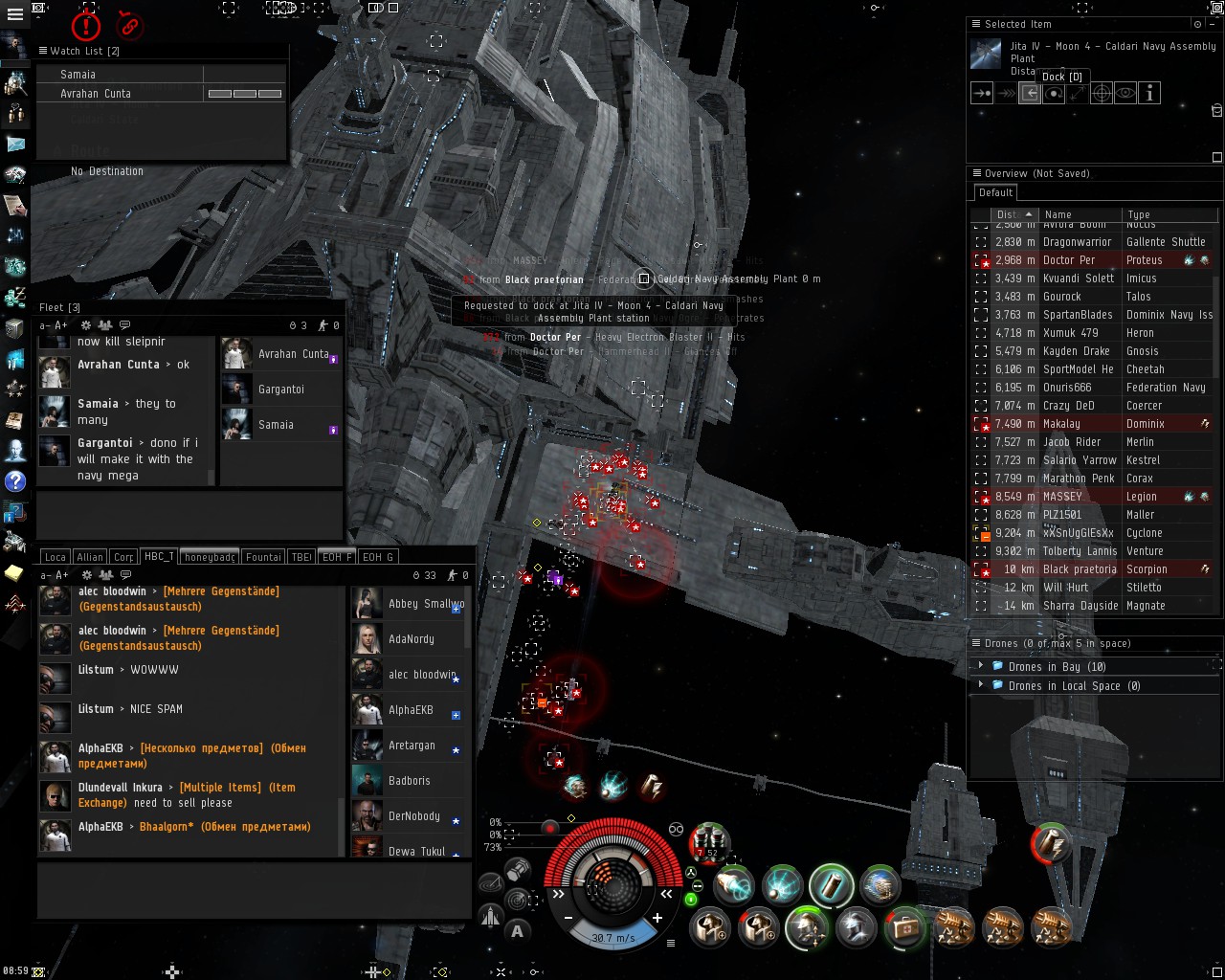
Task: Click the Dock button for the station
Action: 1030,93
